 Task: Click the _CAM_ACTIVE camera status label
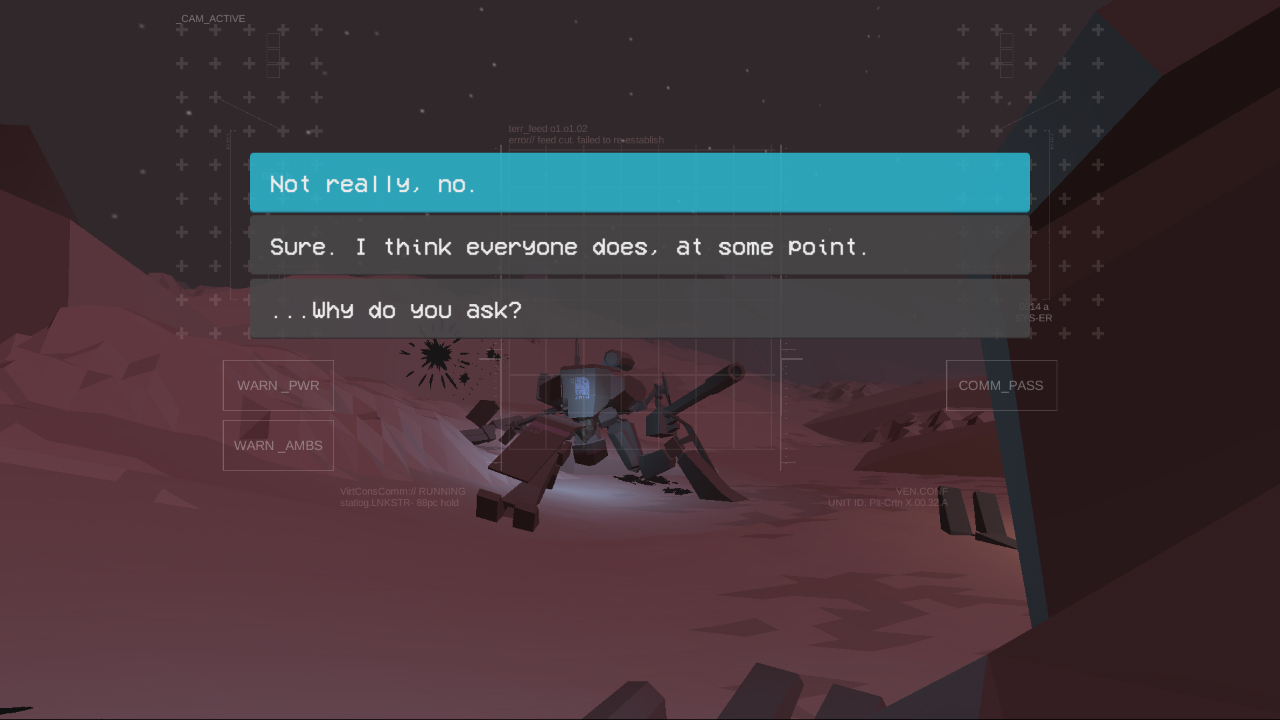[x=210, y=18]
